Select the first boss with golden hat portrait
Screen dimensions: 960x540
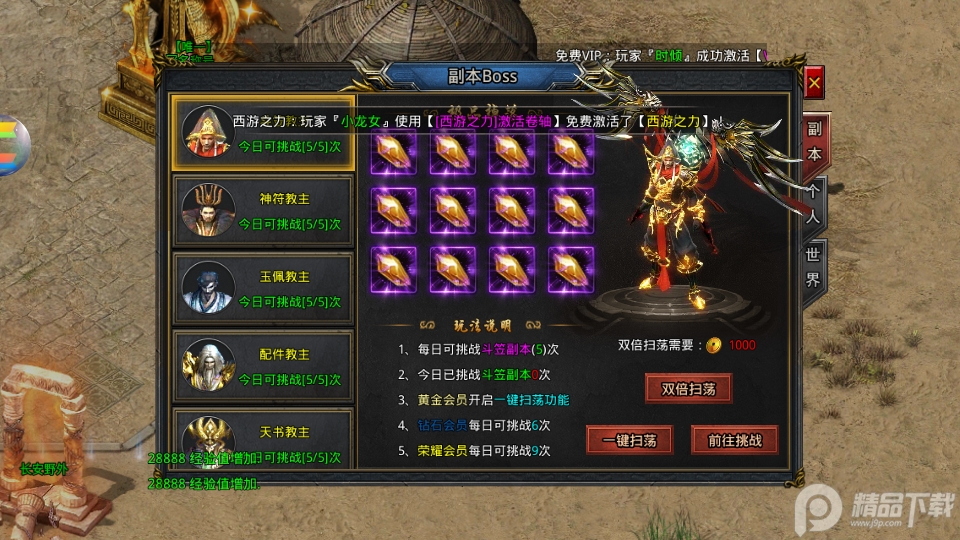[263, 133]
